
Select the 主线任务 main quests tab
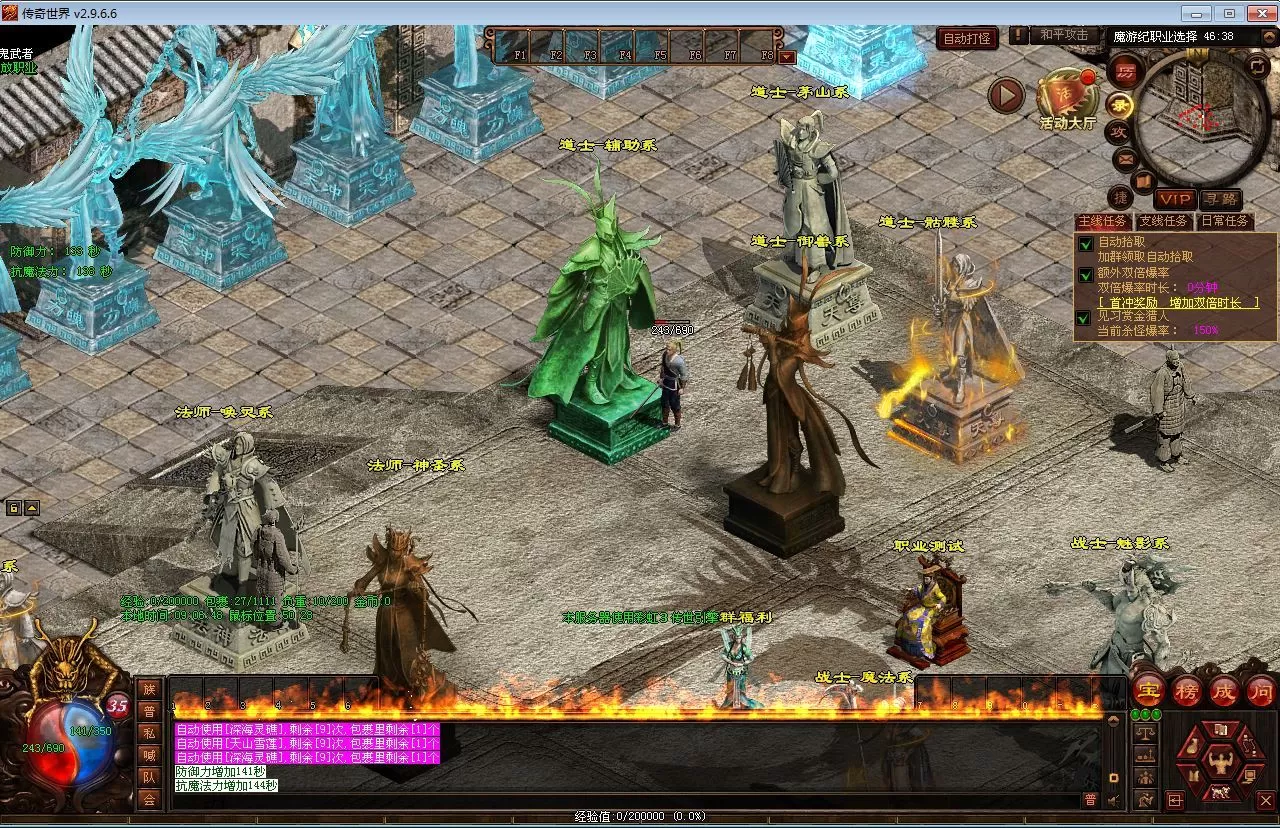coord(1101,221)
